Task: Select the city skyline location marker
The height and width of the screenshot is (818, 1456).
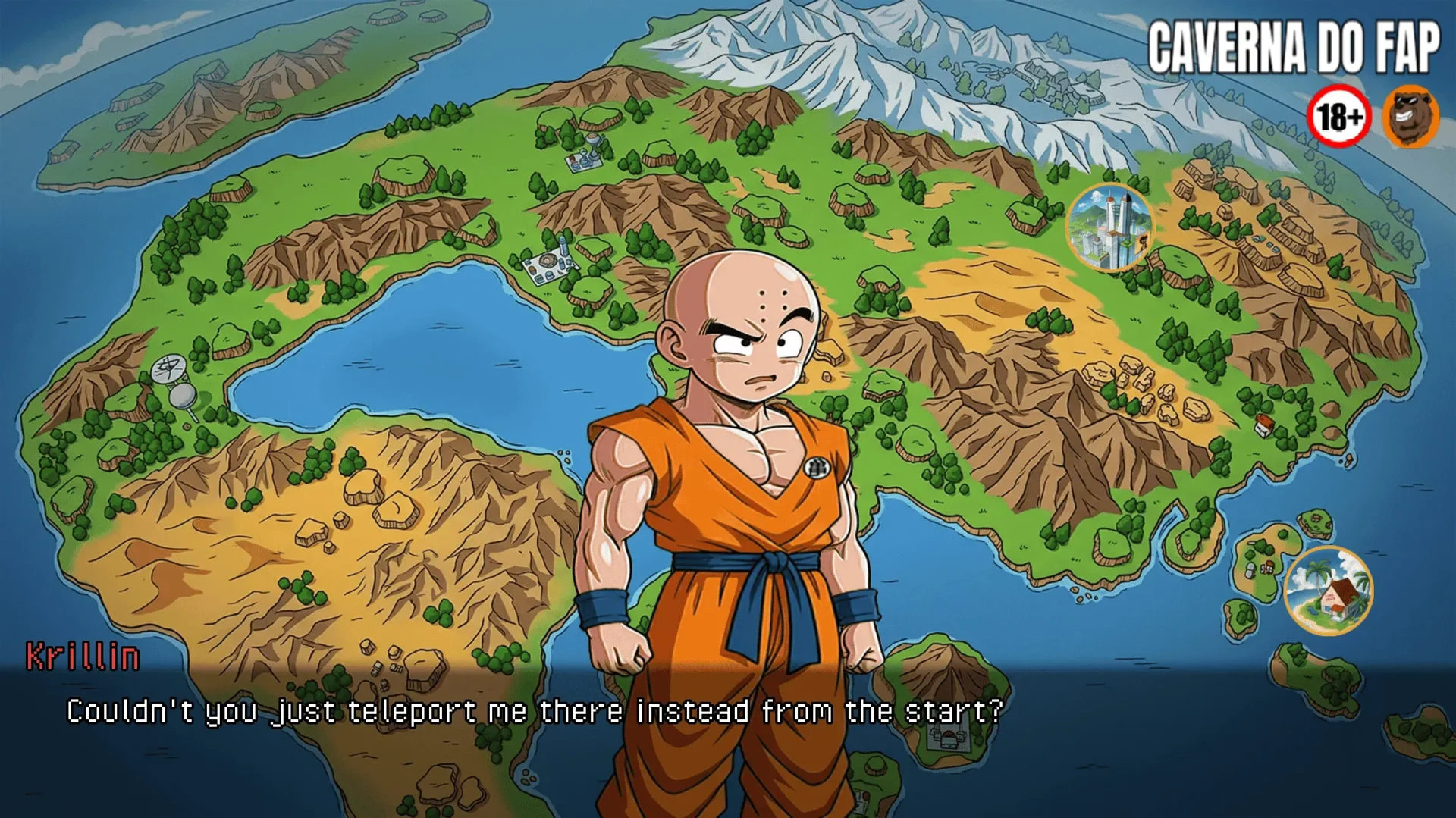Action: 1109,227
